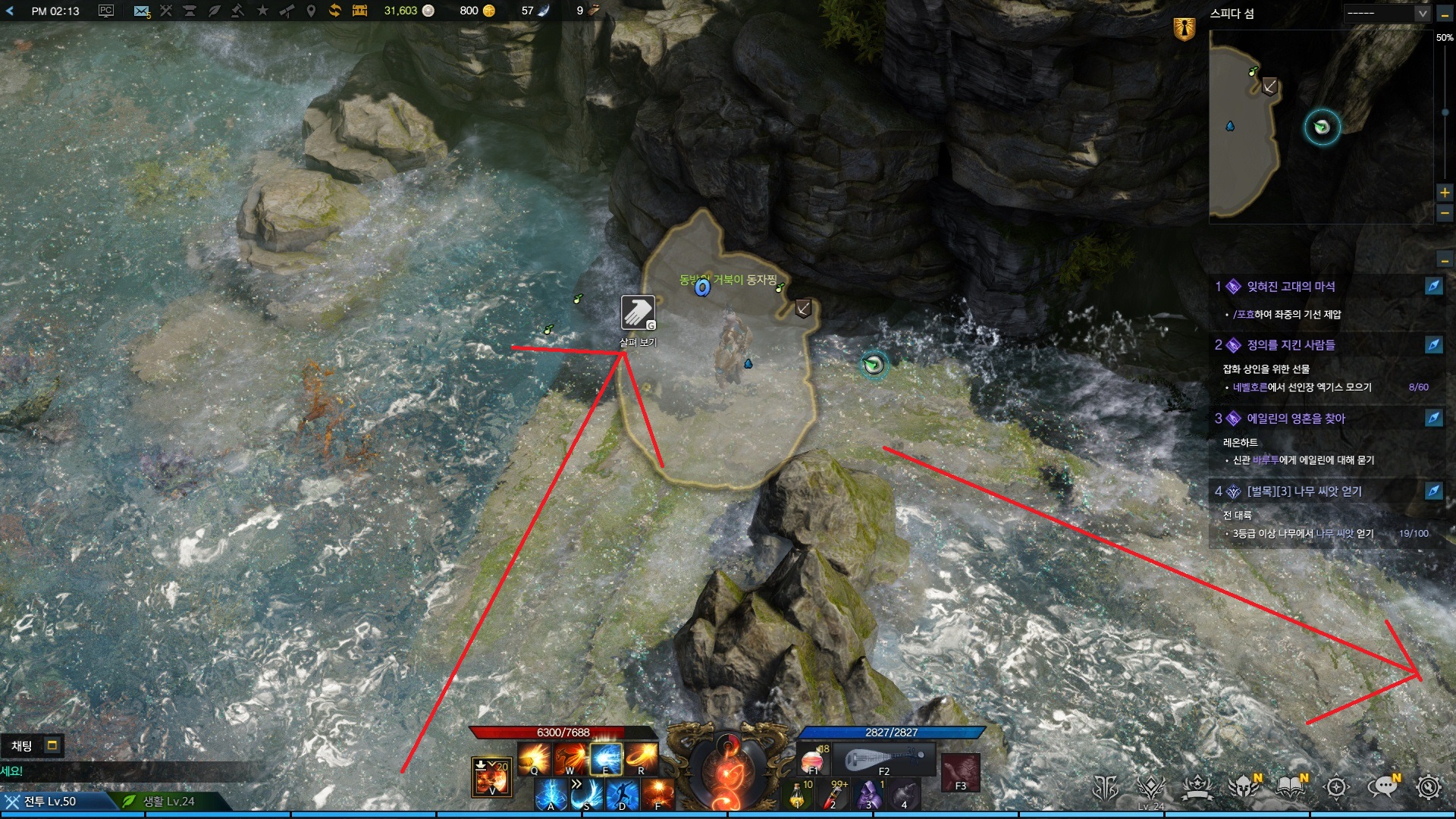Switch to the 생활 Lv.24 life skill tab
Image resolution: width=1456 pixels, height=819 pixels.
(168, 802)
